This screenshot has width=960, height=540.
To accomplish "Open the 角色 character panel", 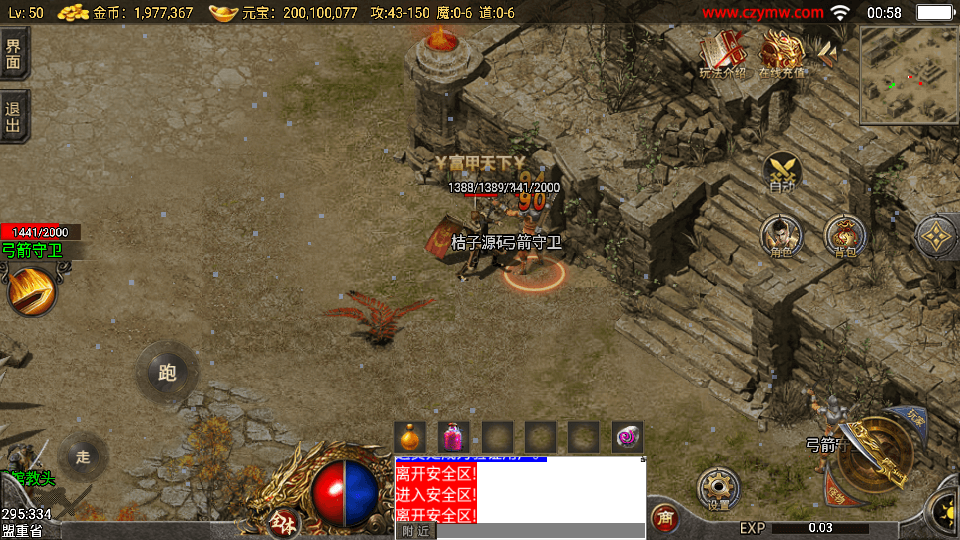I will click(x=781, y=236).
